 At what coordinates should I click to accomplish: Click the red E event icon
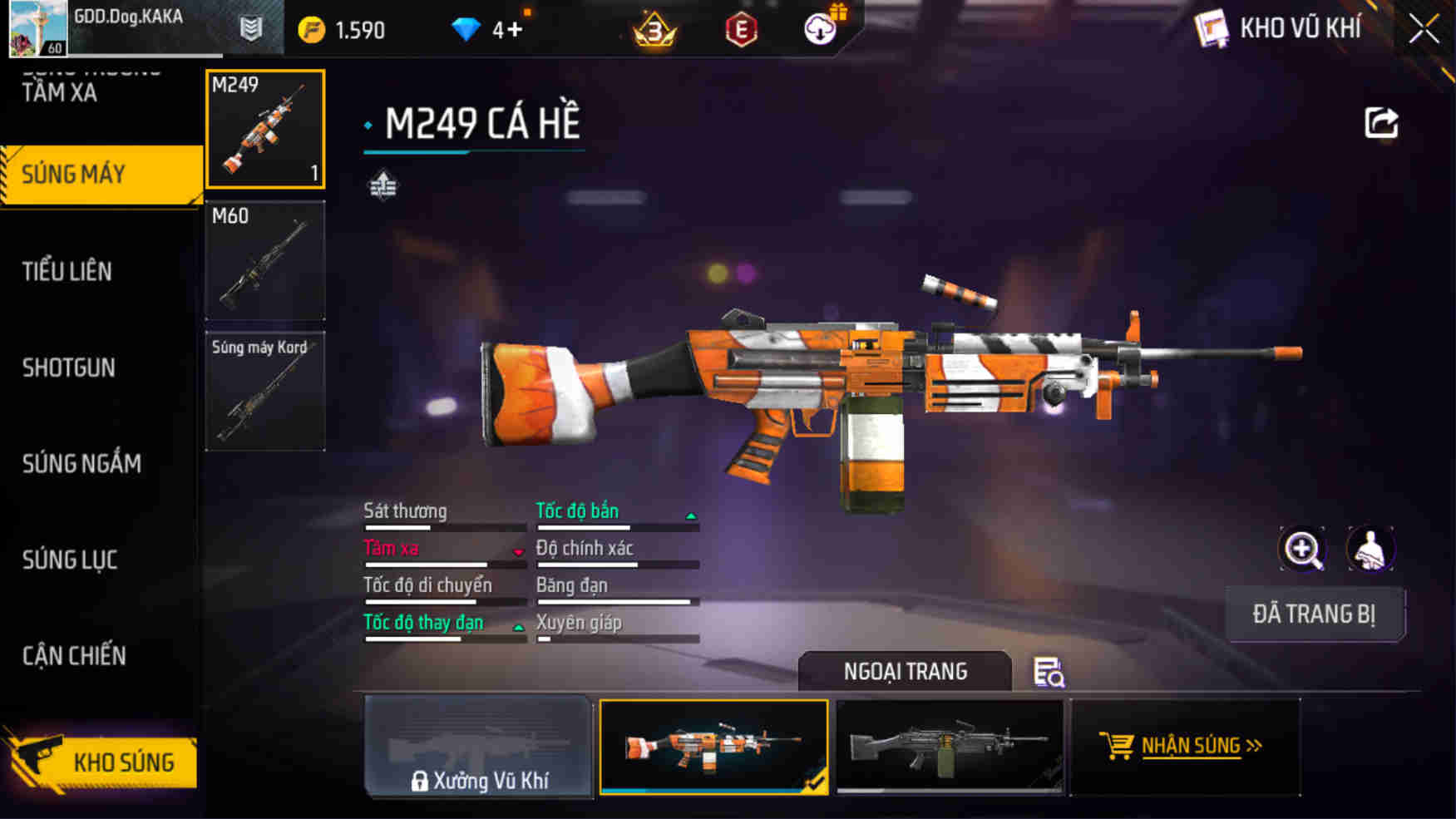click(742, 30)
